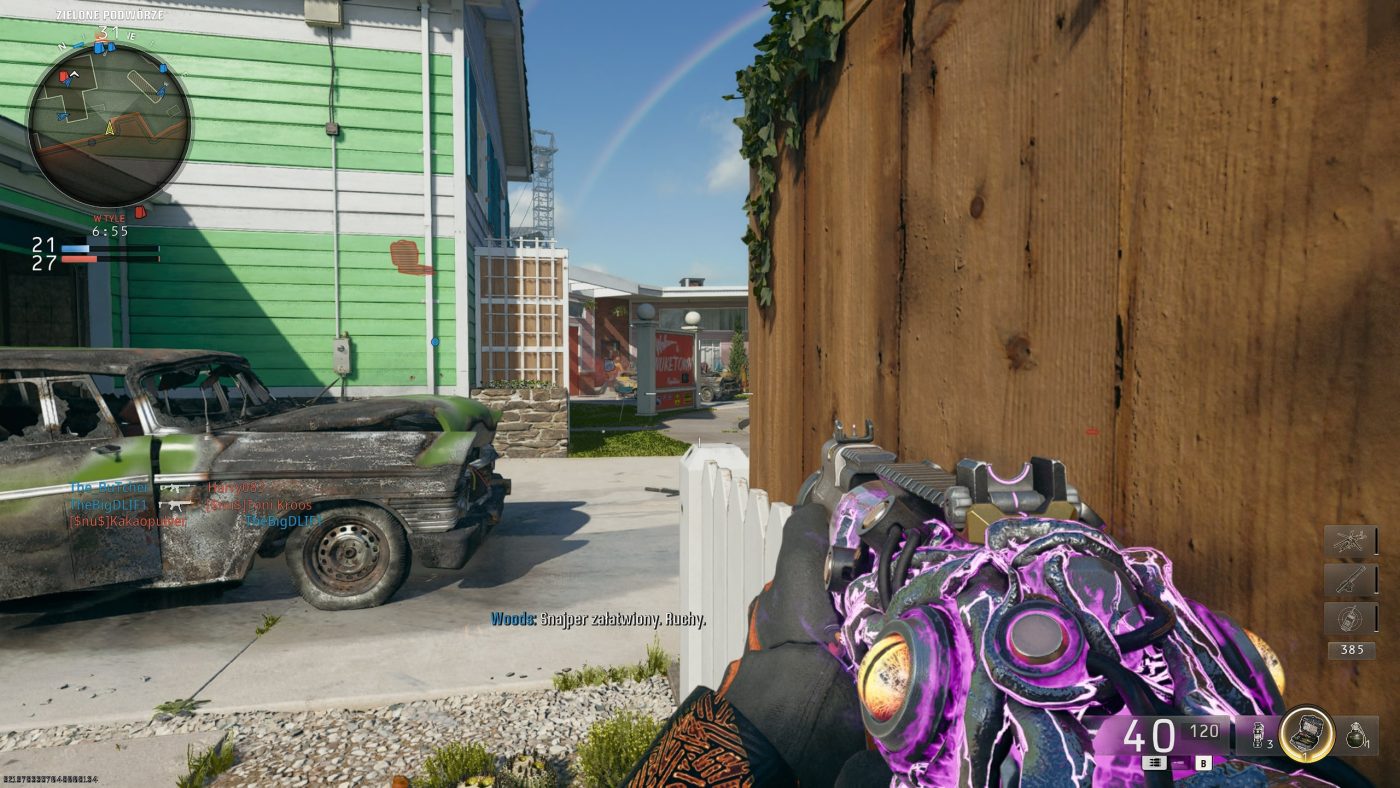Select the radio scorestreak icon

tap(1350, 618)
